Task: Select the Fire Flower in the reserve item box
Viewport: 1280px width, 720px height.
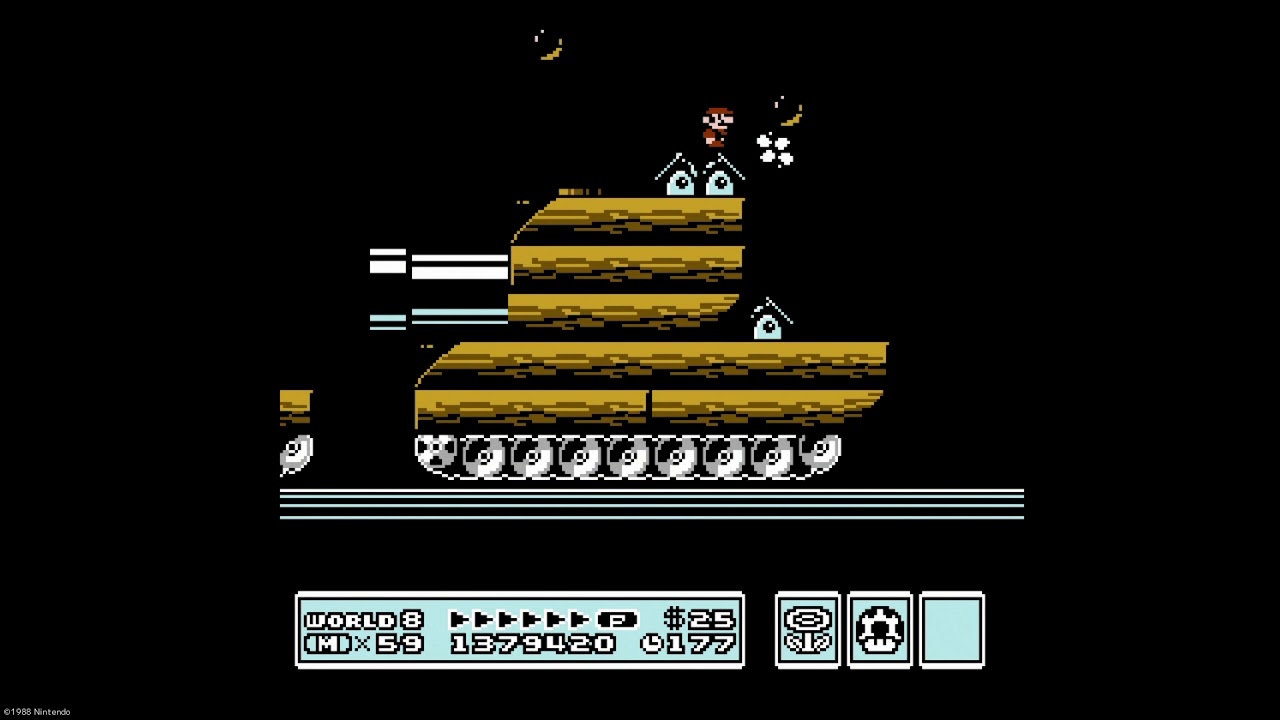Action: (x=807, y=628)
